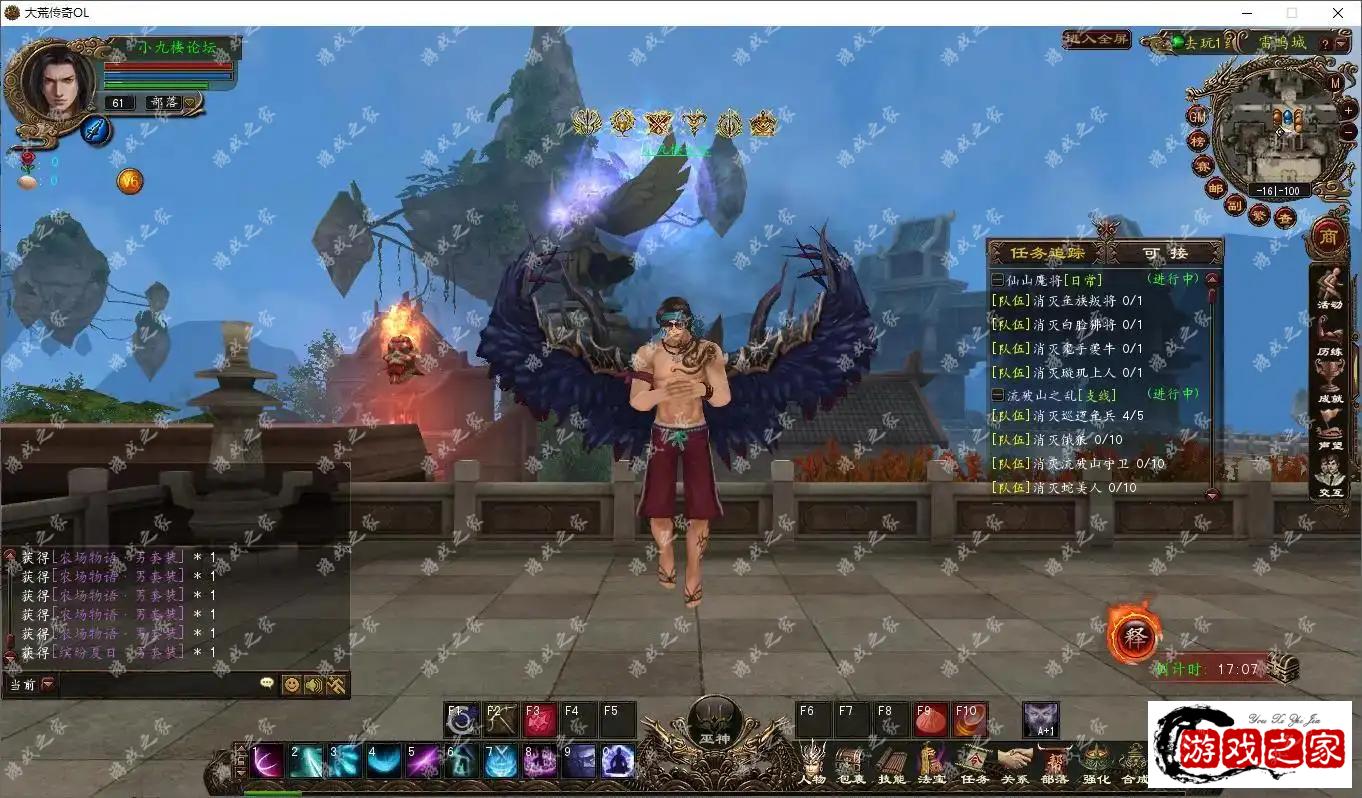The height and width of the screenshot is (798, 1362).
Task: Click the 释 flaming release button
Action: [1133, 637]
